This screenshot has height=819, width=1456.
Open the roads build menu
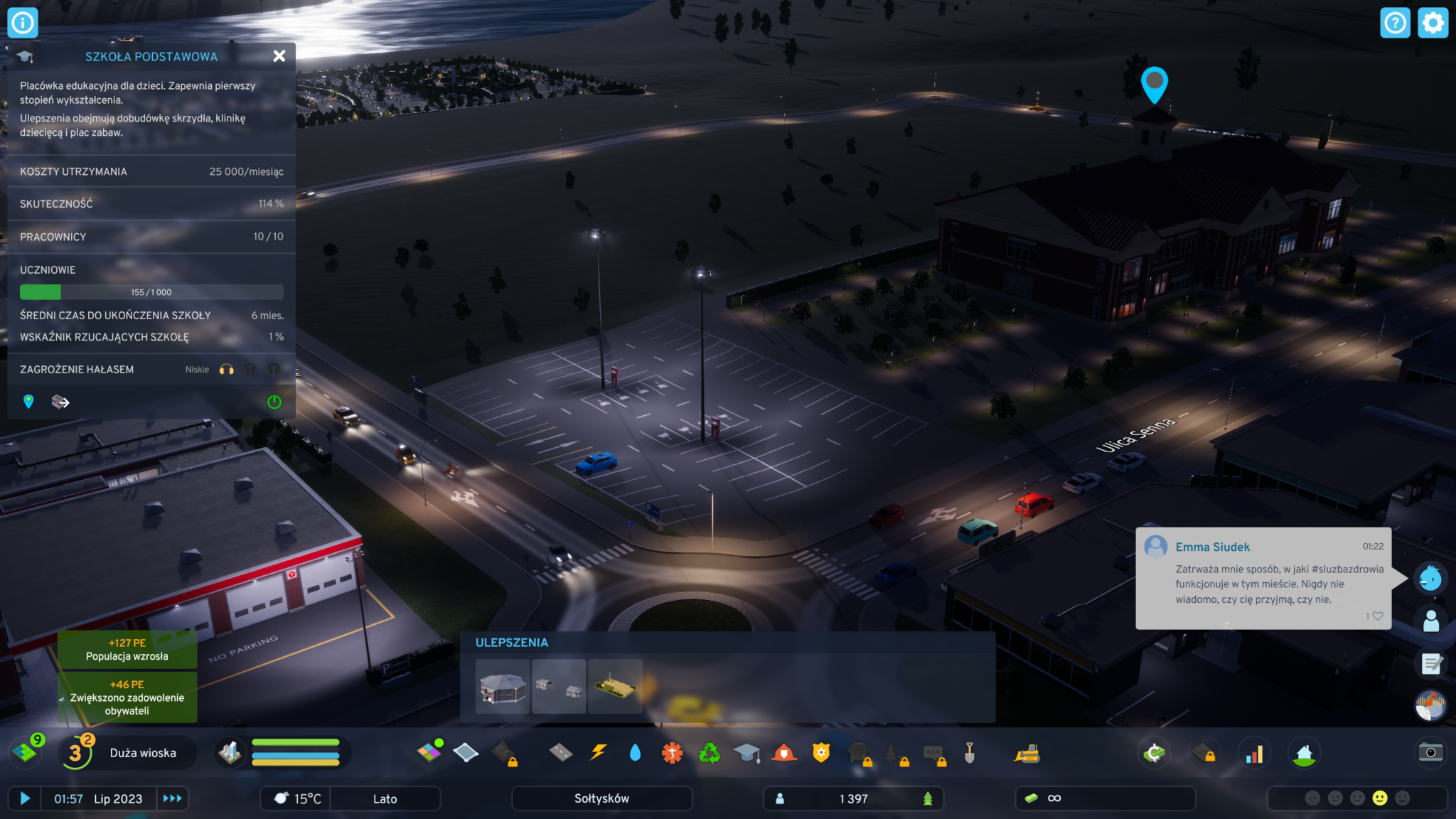click(561, 753)
